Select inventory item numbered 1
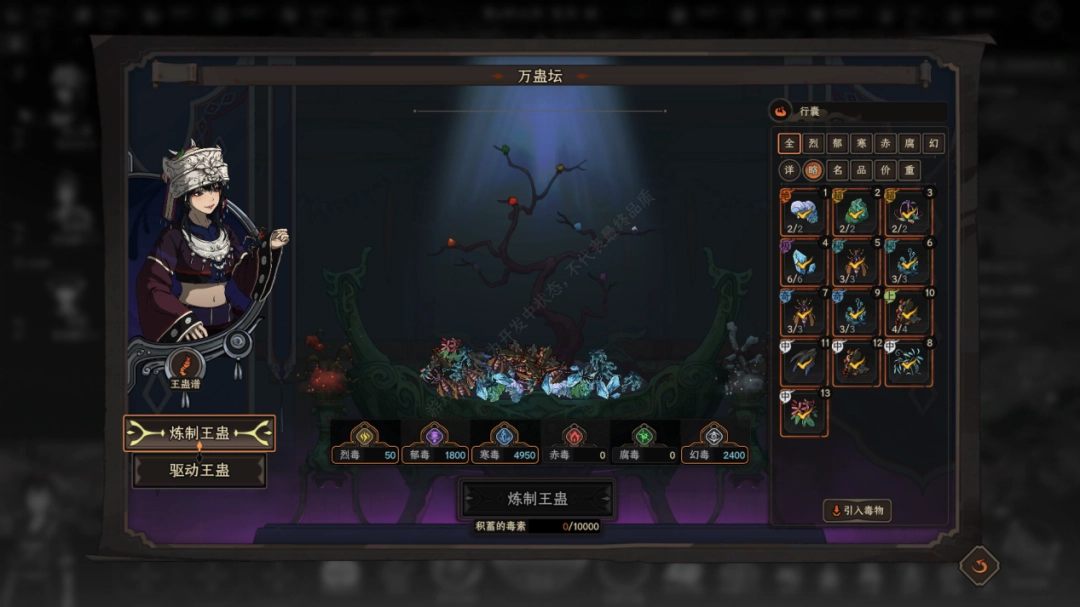Screen dimensions: 1080x607 click(x=804, y=213)
